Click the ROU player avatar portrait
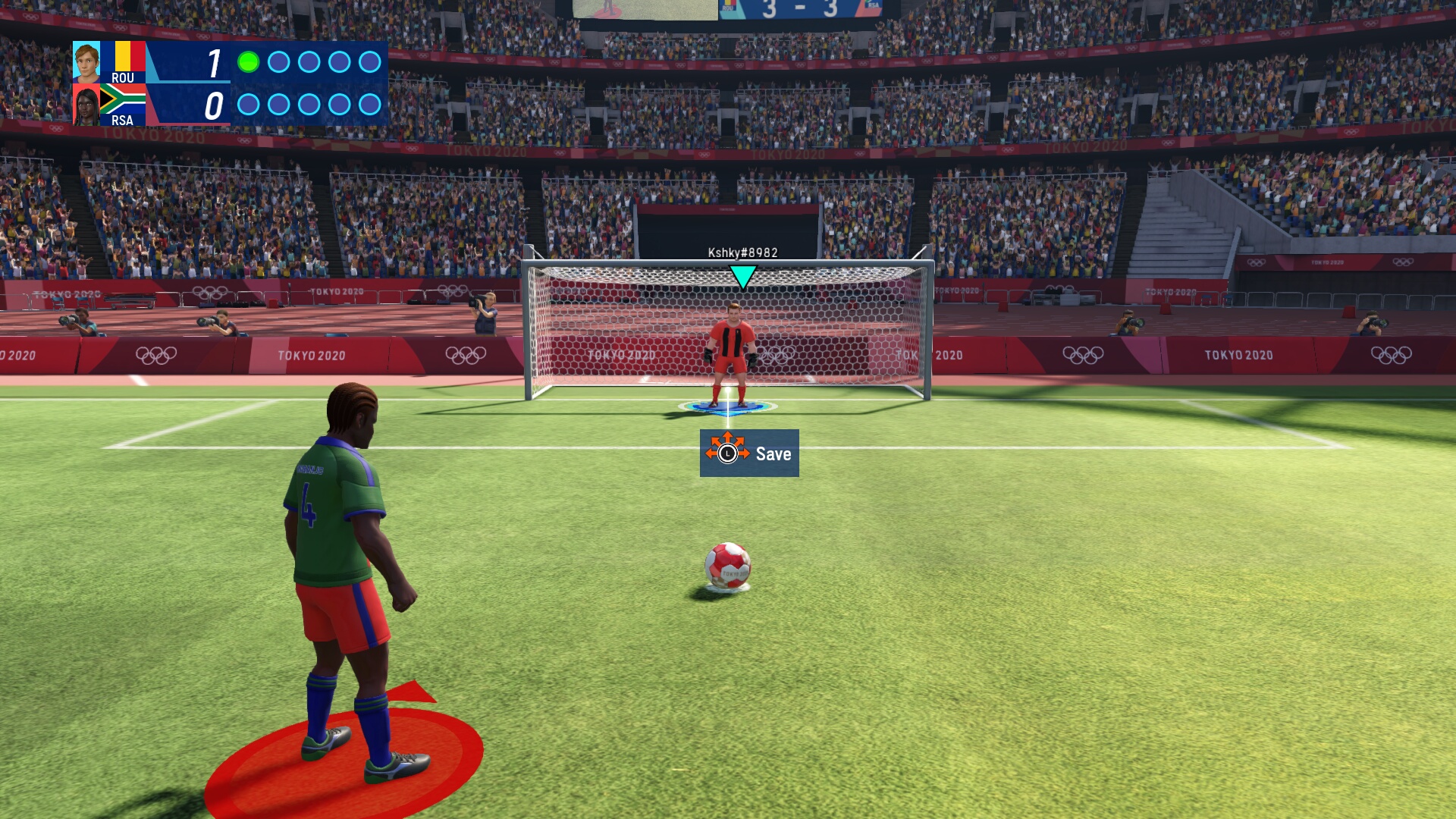This screenshot has width=1456, height=819. [86, 62]
